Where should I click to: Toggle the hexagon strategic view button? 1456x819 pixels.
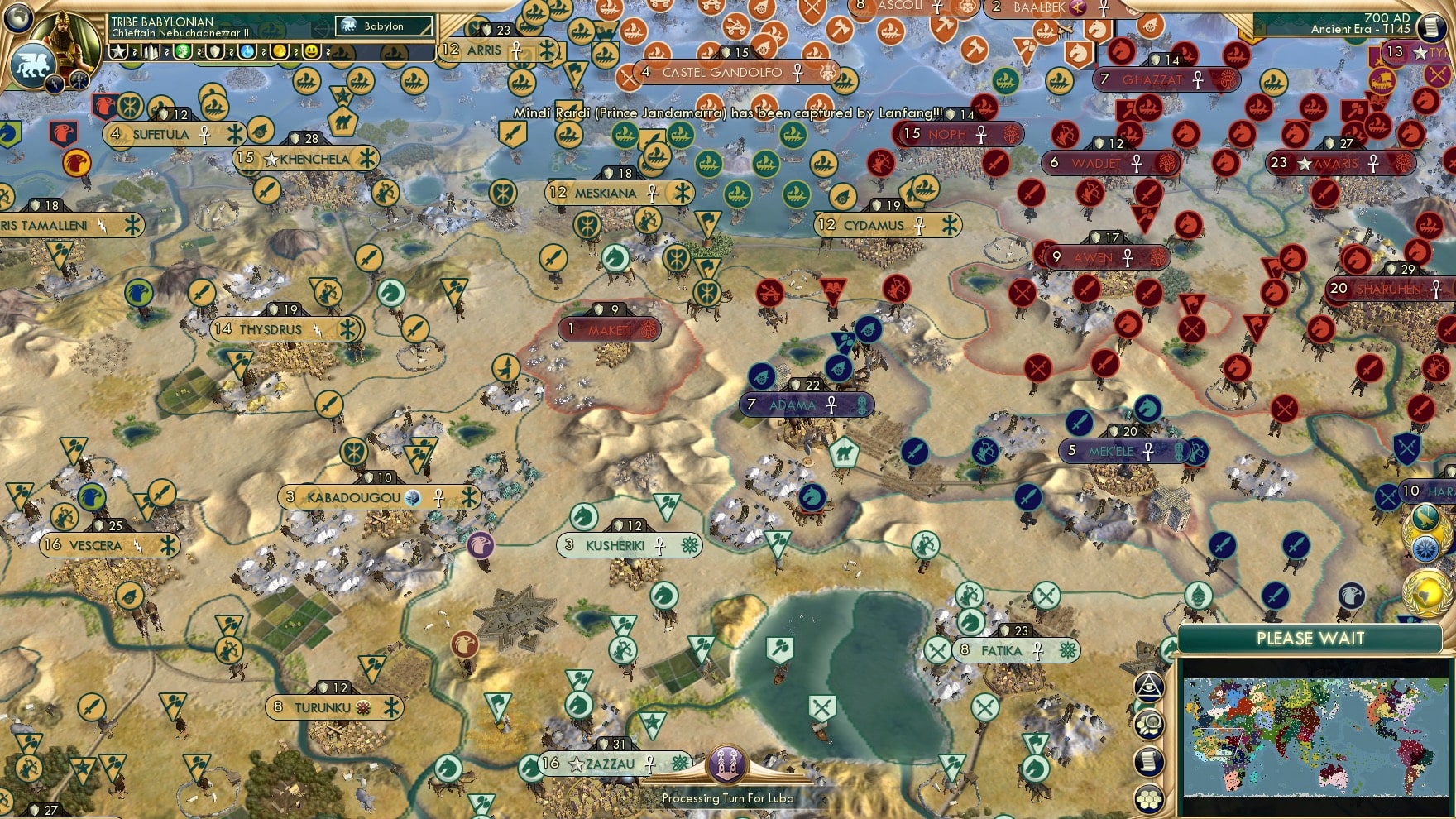tap(1149, 797)
